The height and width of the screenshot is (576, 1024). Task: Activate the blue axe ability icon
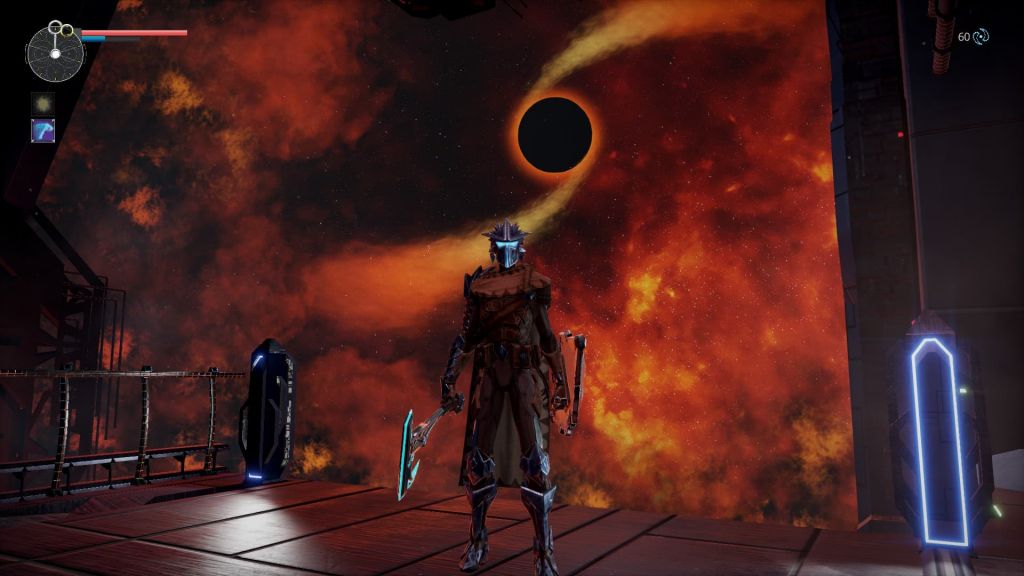point(43,131)
